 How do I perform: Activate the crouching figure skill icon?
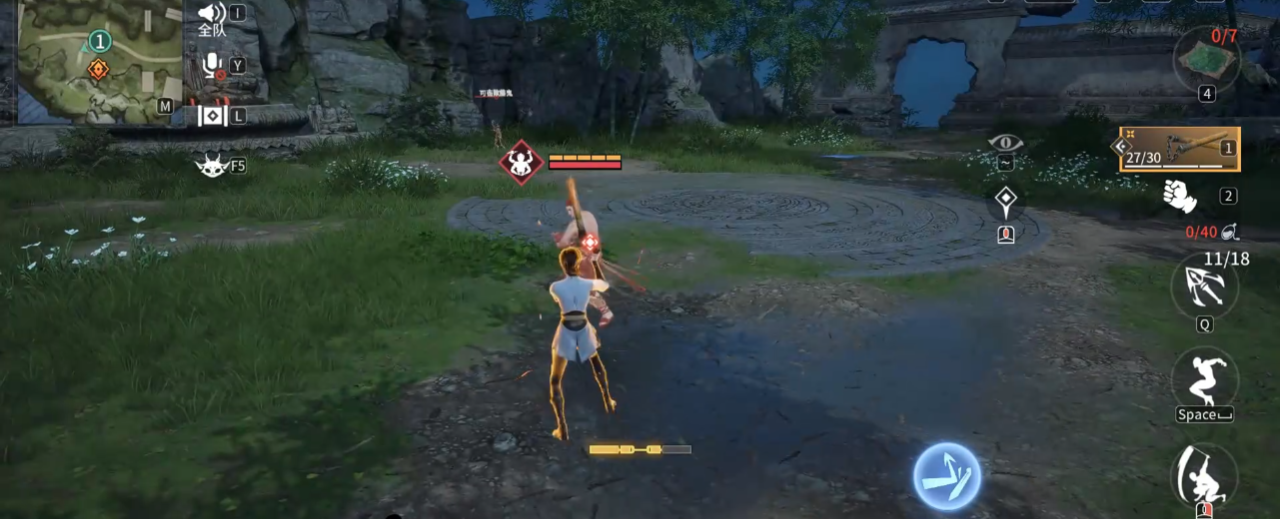1204,475
